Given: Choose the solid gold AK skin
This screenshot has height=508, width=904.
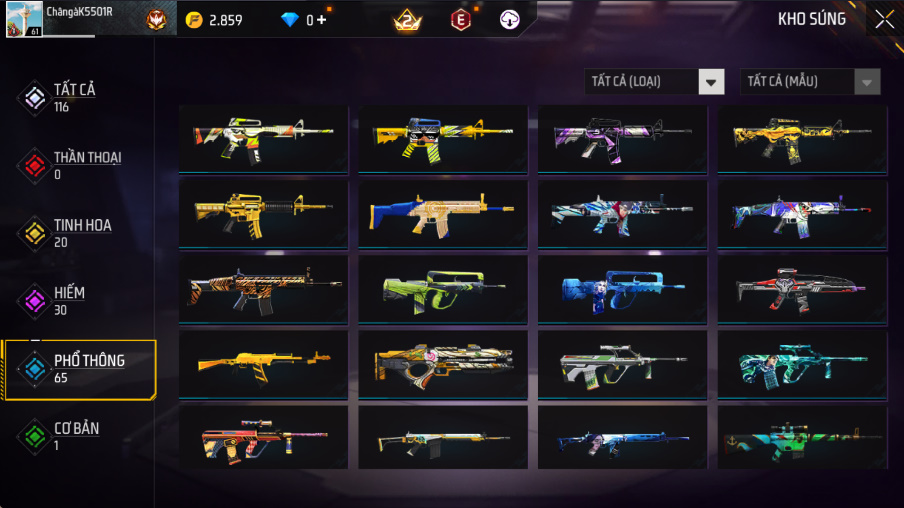Looking at the screenshot, I should pyautogui.click(x=263, y=364).
